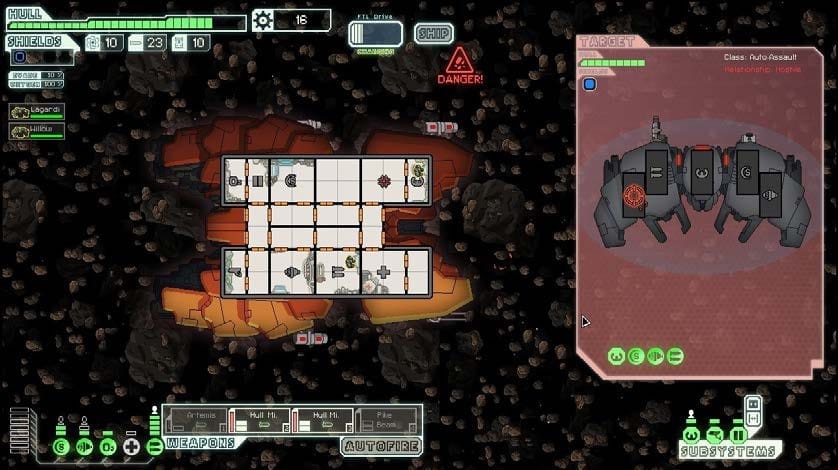
Task: Select crew member Lagardi
Action: [x=37, y=112]
